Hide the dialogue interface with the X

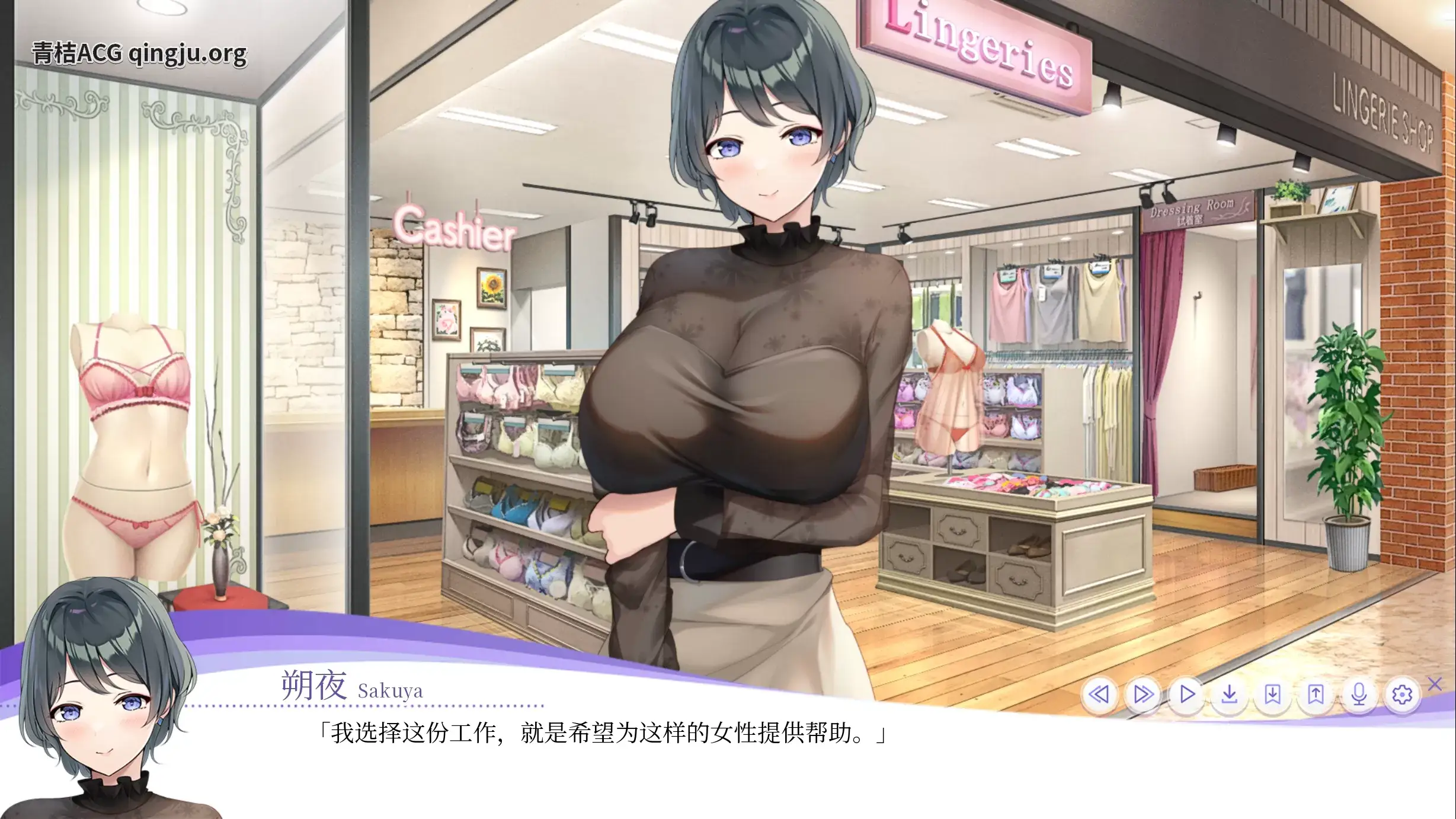1436,686
